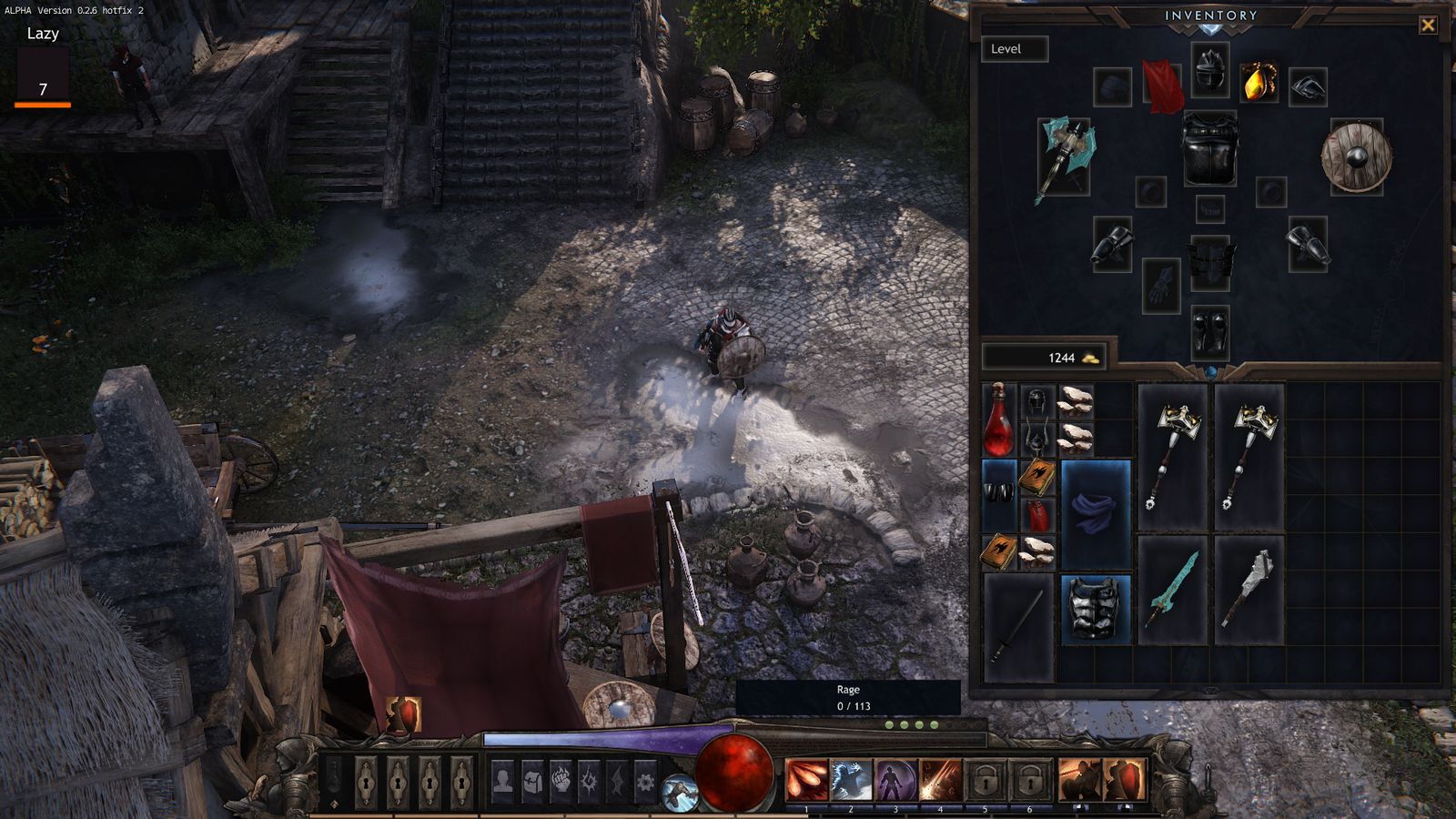Activate the blue beast skill in slot 2
This screenshot has height=819, width=1456.
point(851,780)
